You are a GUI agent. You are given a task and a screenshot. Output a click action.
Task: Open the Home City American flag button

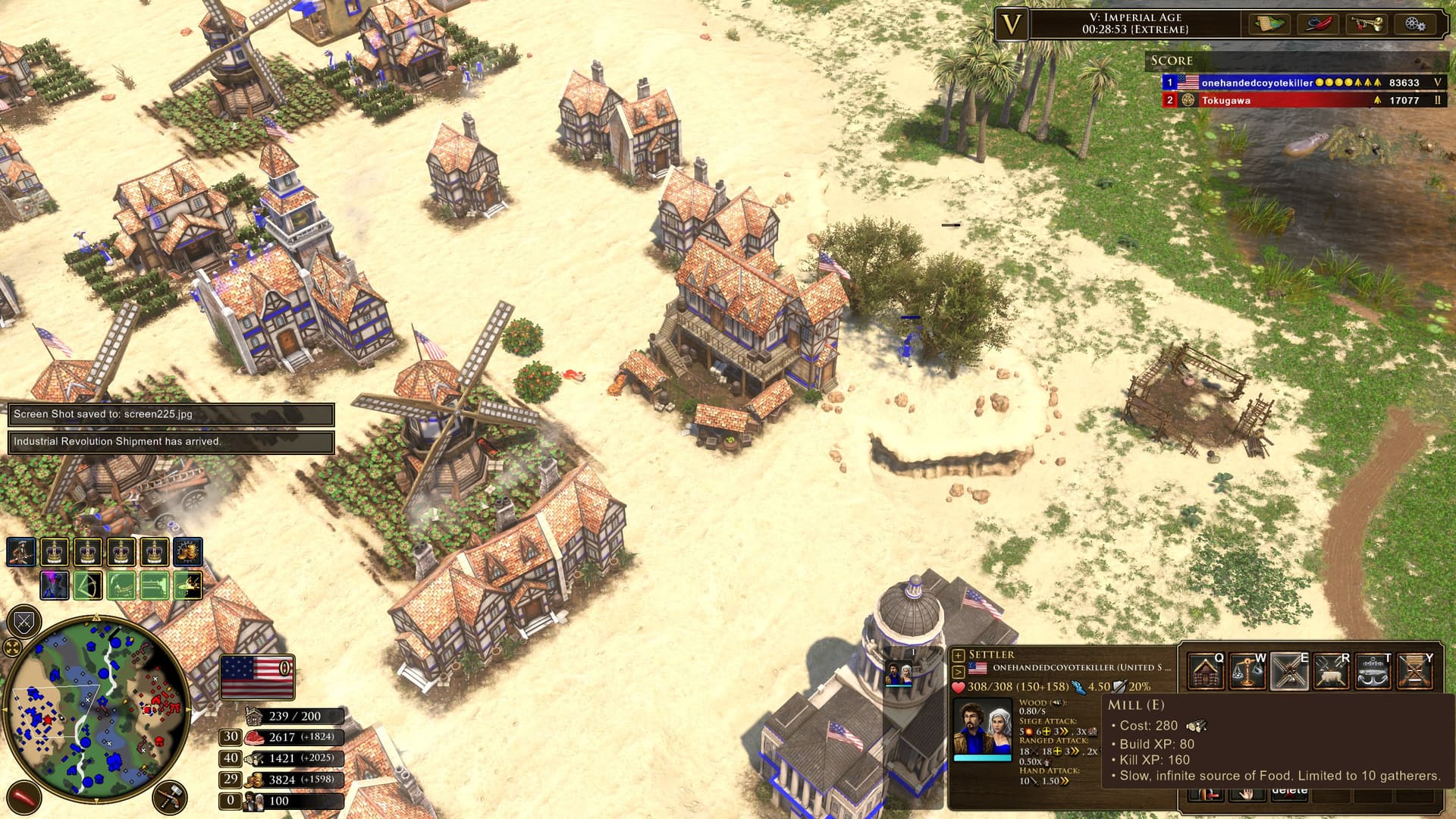(256, 676)
